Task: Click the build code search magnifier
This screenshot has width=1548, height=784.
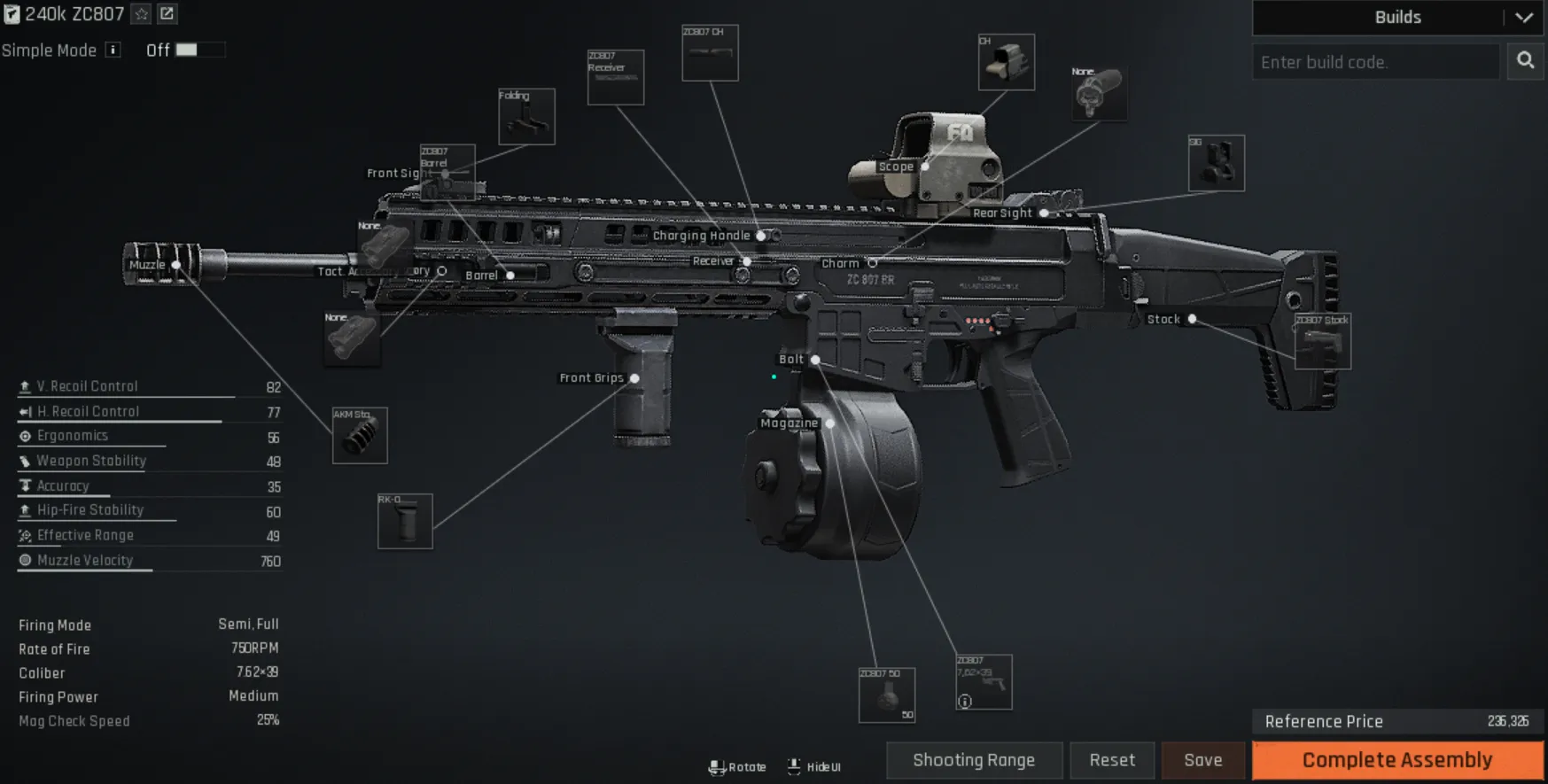Action: 1525,61
